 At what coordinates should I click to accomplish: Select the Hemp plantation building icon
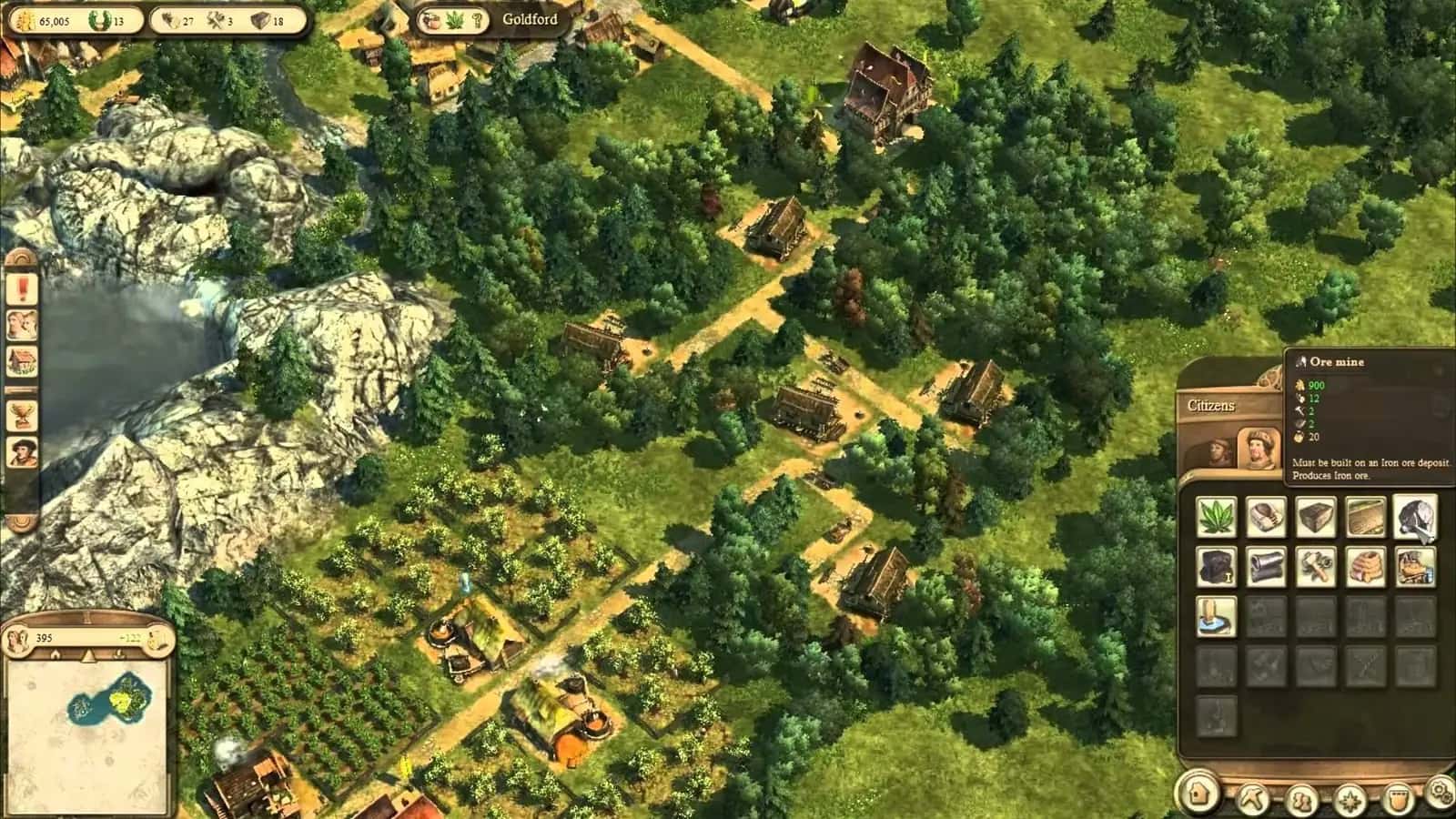pyautogui.click(x=1215, y=519)
